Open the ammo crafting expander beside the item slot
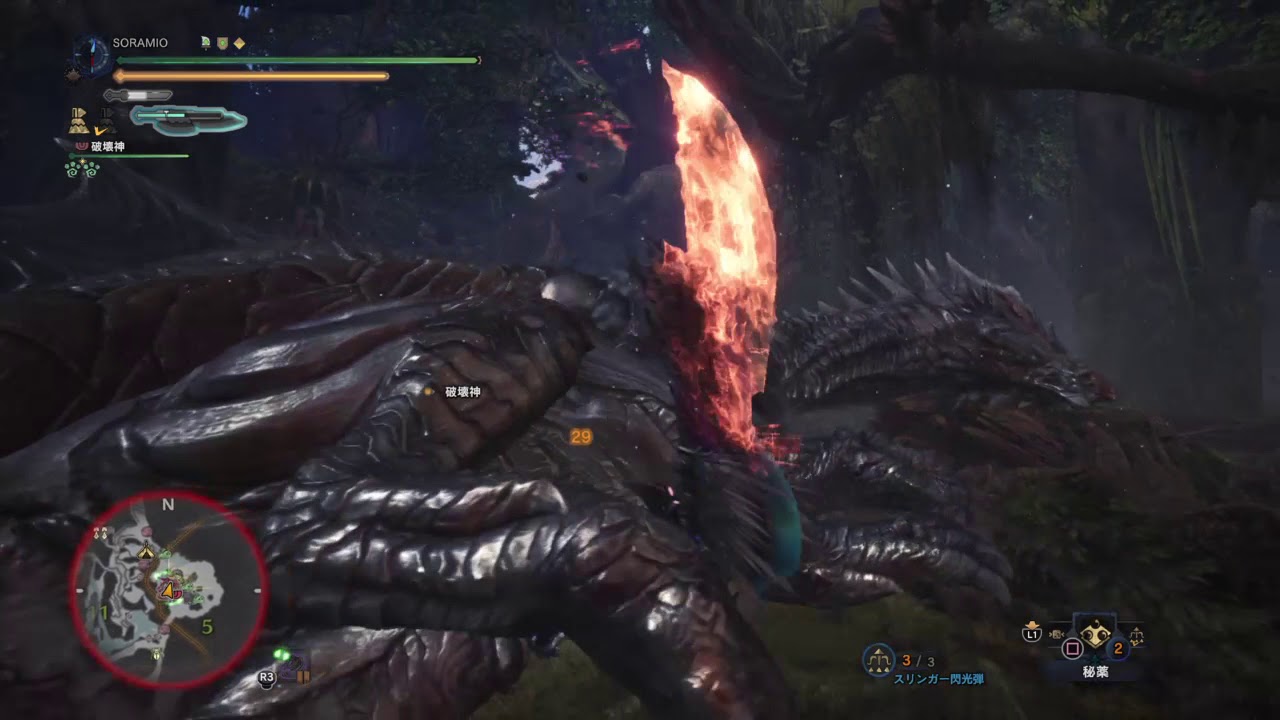This screenshot has height=720, width=1280. coord(1136,636)
